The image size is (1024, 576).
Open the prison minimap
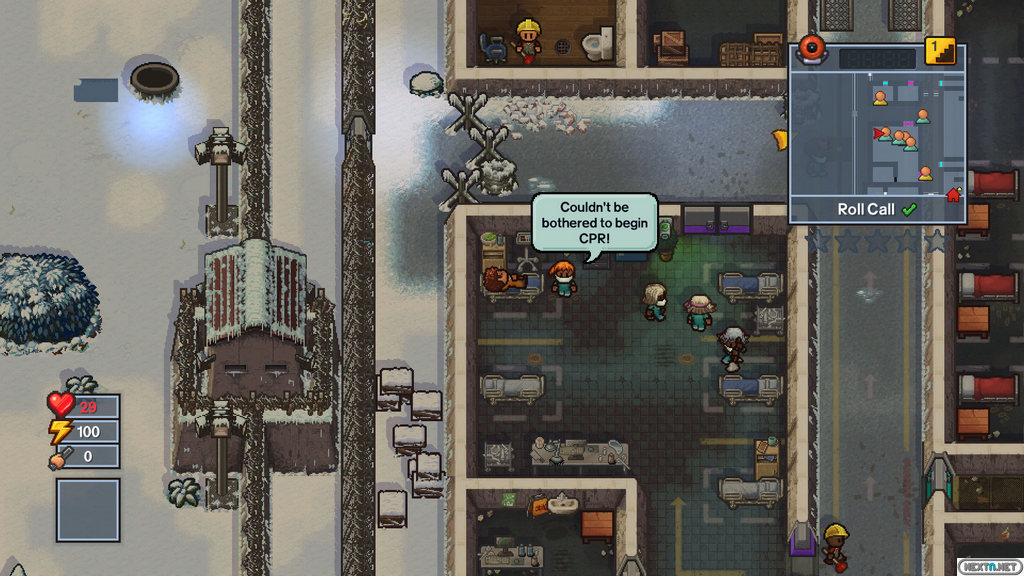[877, 134]
